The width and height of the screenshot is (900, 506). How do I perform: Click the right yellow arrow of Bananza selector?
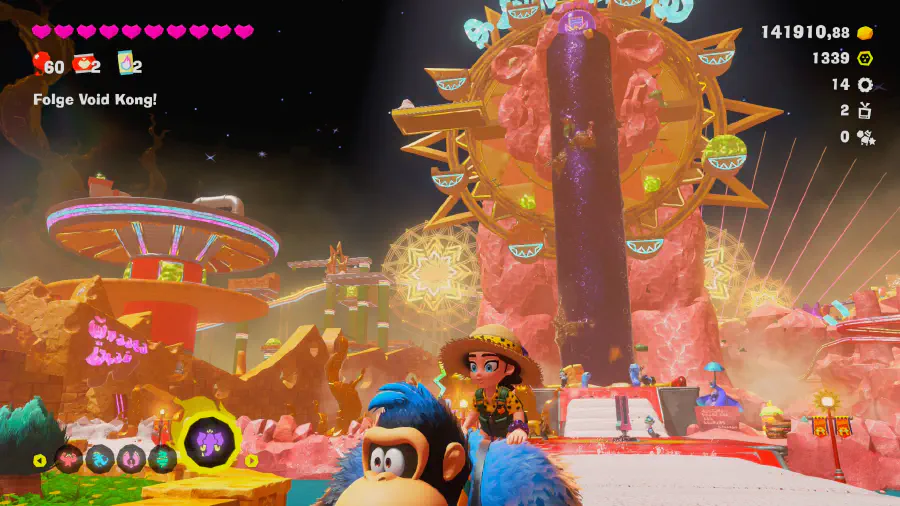pyautogui.click(x=252, y=461)
